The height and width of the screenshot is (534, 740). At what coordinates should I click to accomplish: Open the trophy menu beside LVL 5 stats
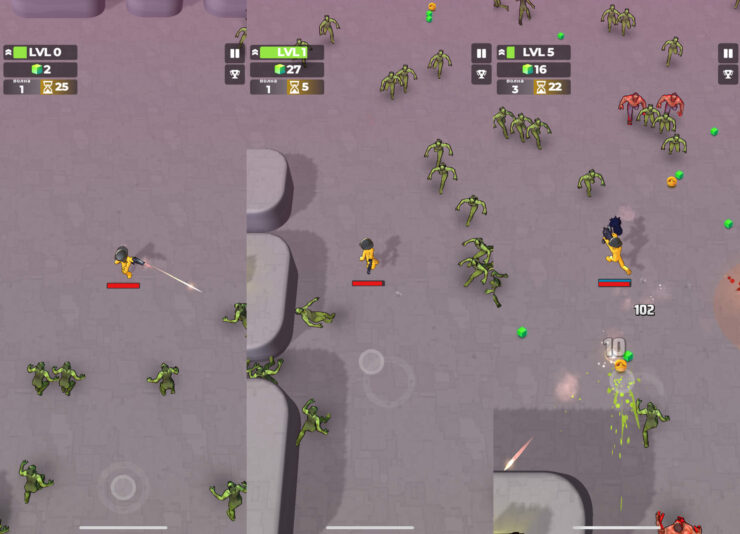(x=728, y=75)
